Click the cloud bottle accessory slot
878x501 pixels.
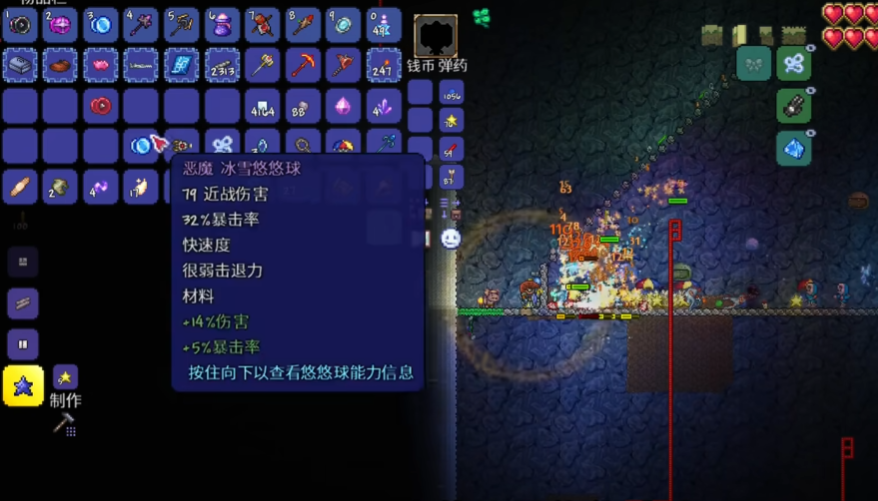794,64
